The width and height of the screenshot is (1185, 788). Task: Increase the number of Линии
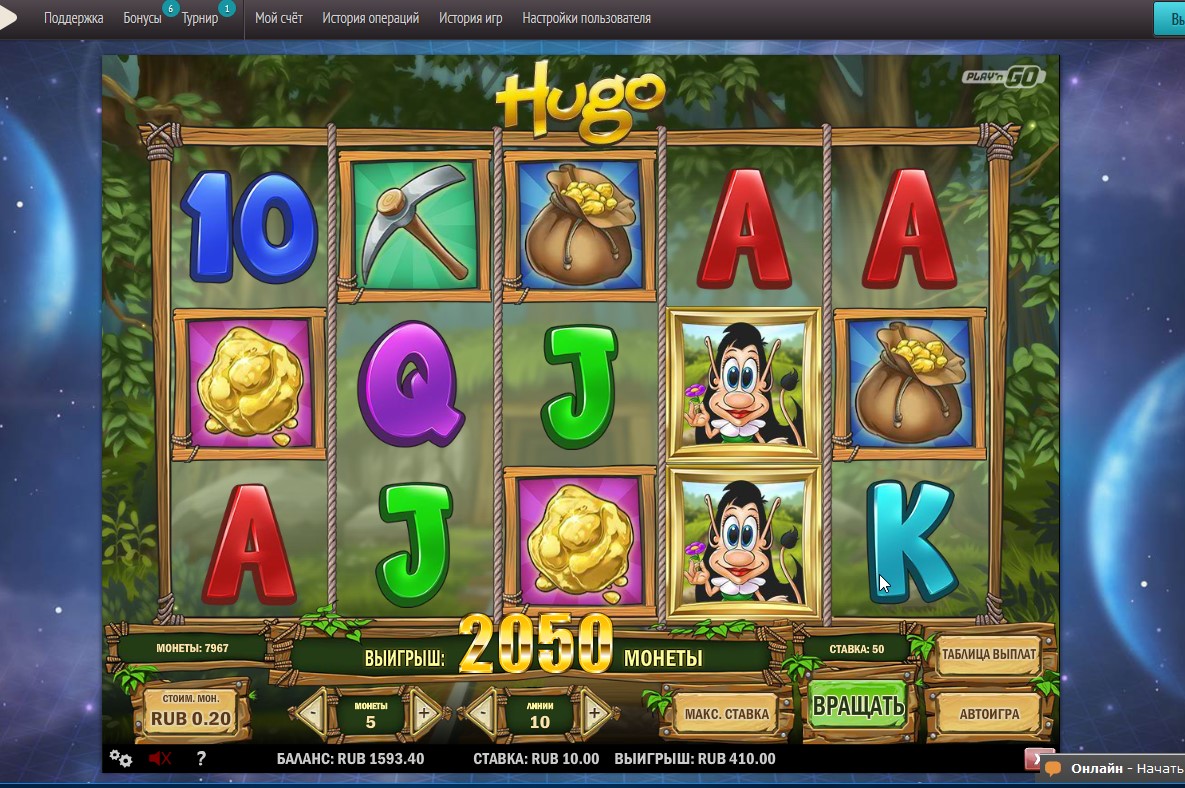tap(595, 713)
